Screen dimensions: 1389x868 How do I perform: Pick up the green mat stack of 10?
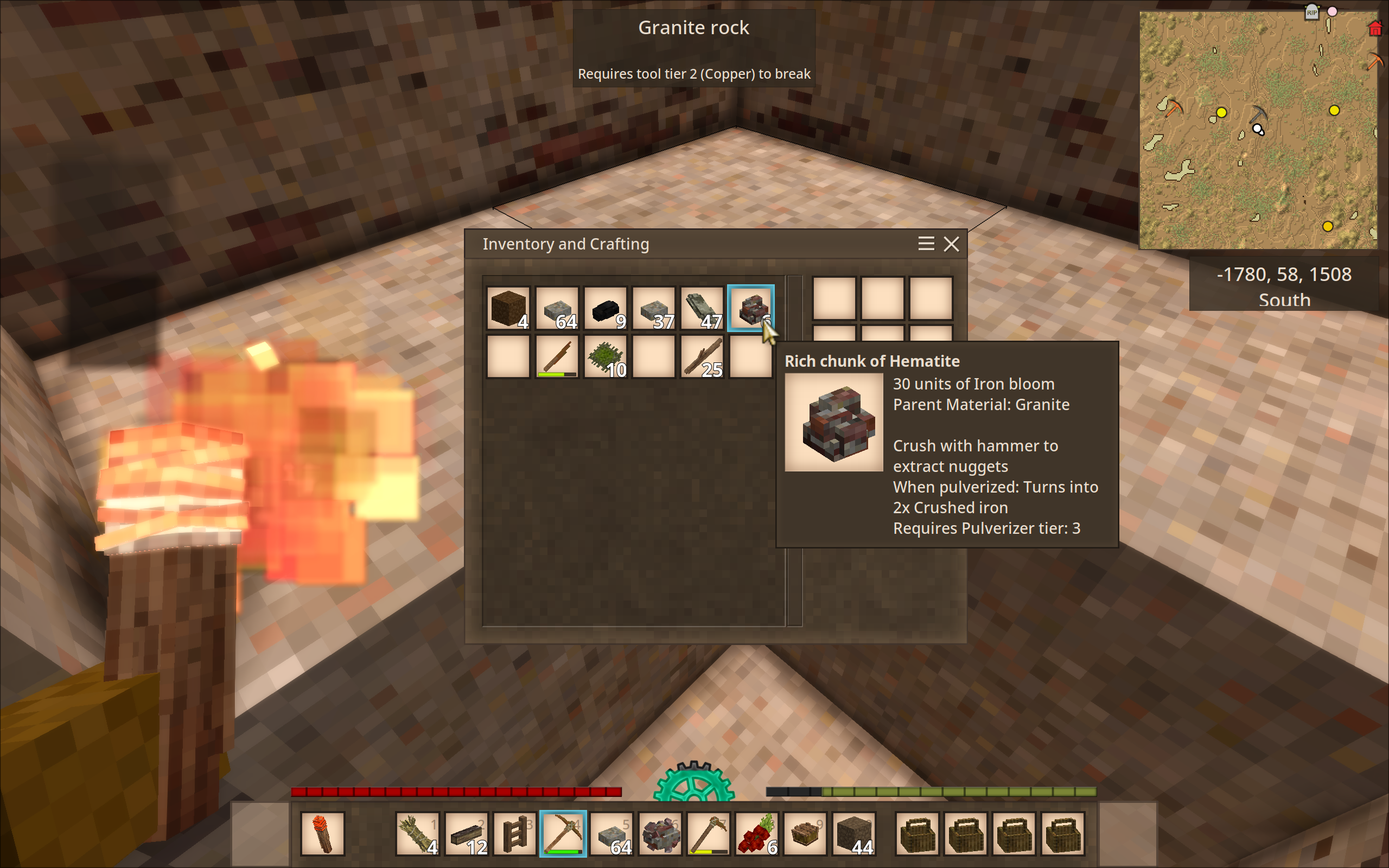click(x=606, y=357)
